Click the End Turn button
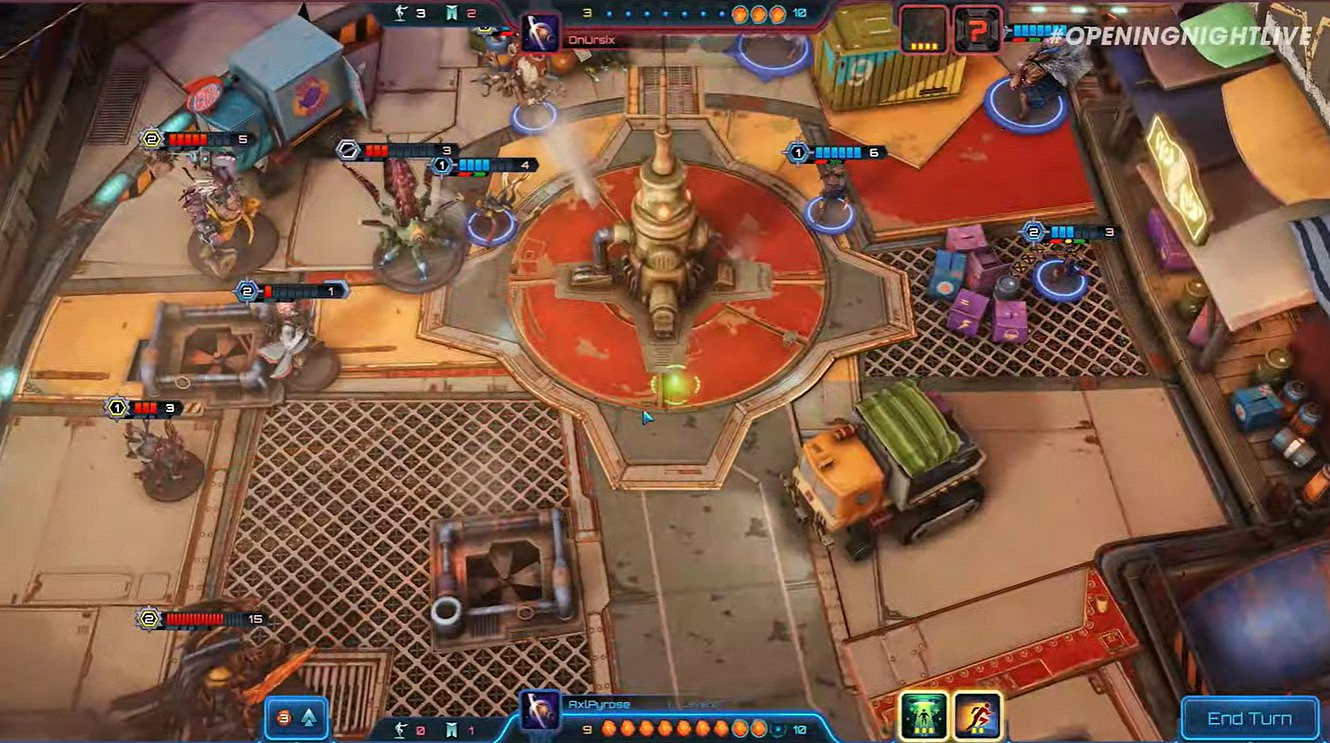Screen dimensions: 1330x743 [x=1251, y=718]
